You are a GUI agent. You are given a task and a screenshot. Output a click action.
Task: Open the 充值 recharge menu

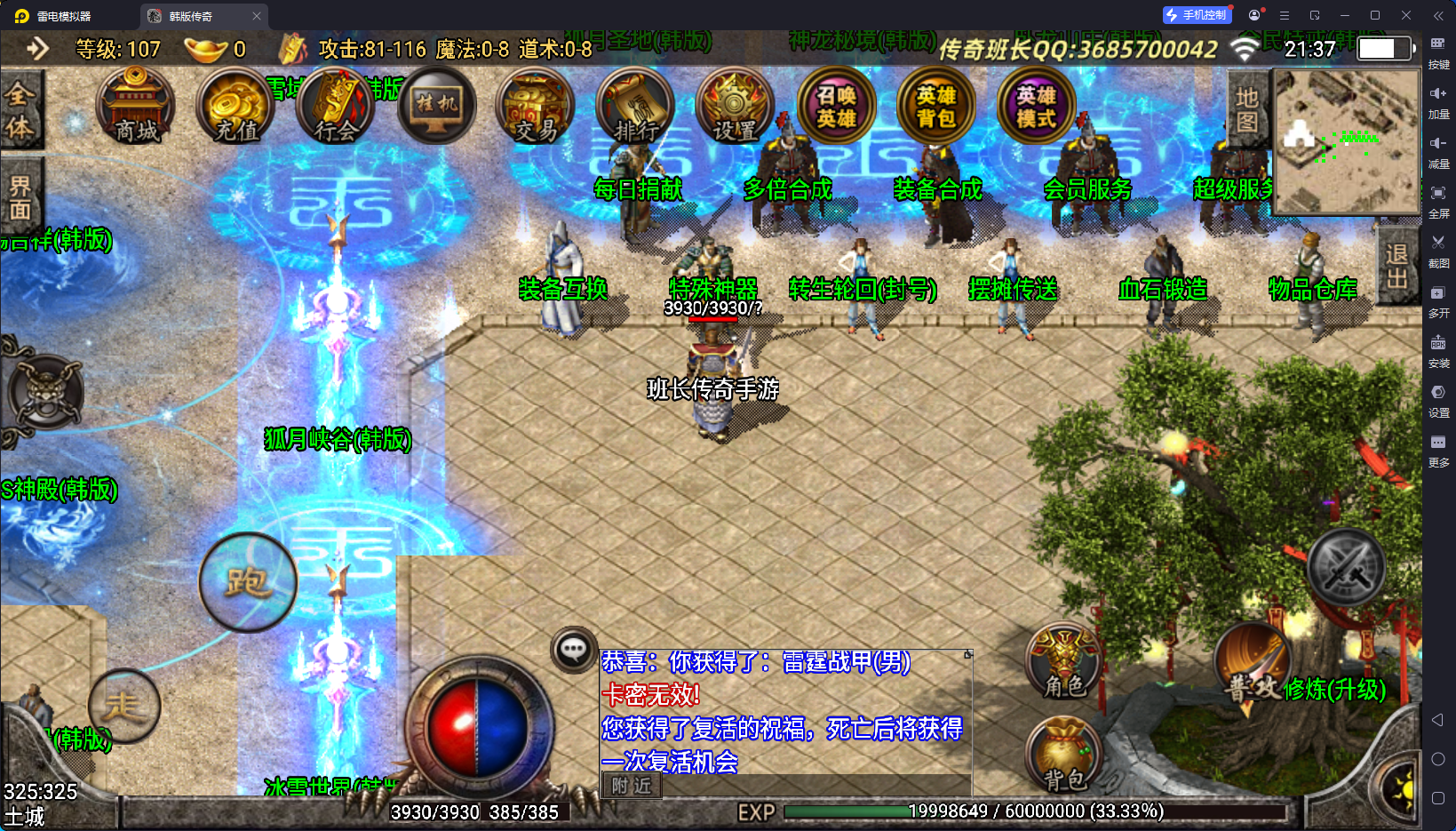[x=236, y=107]
